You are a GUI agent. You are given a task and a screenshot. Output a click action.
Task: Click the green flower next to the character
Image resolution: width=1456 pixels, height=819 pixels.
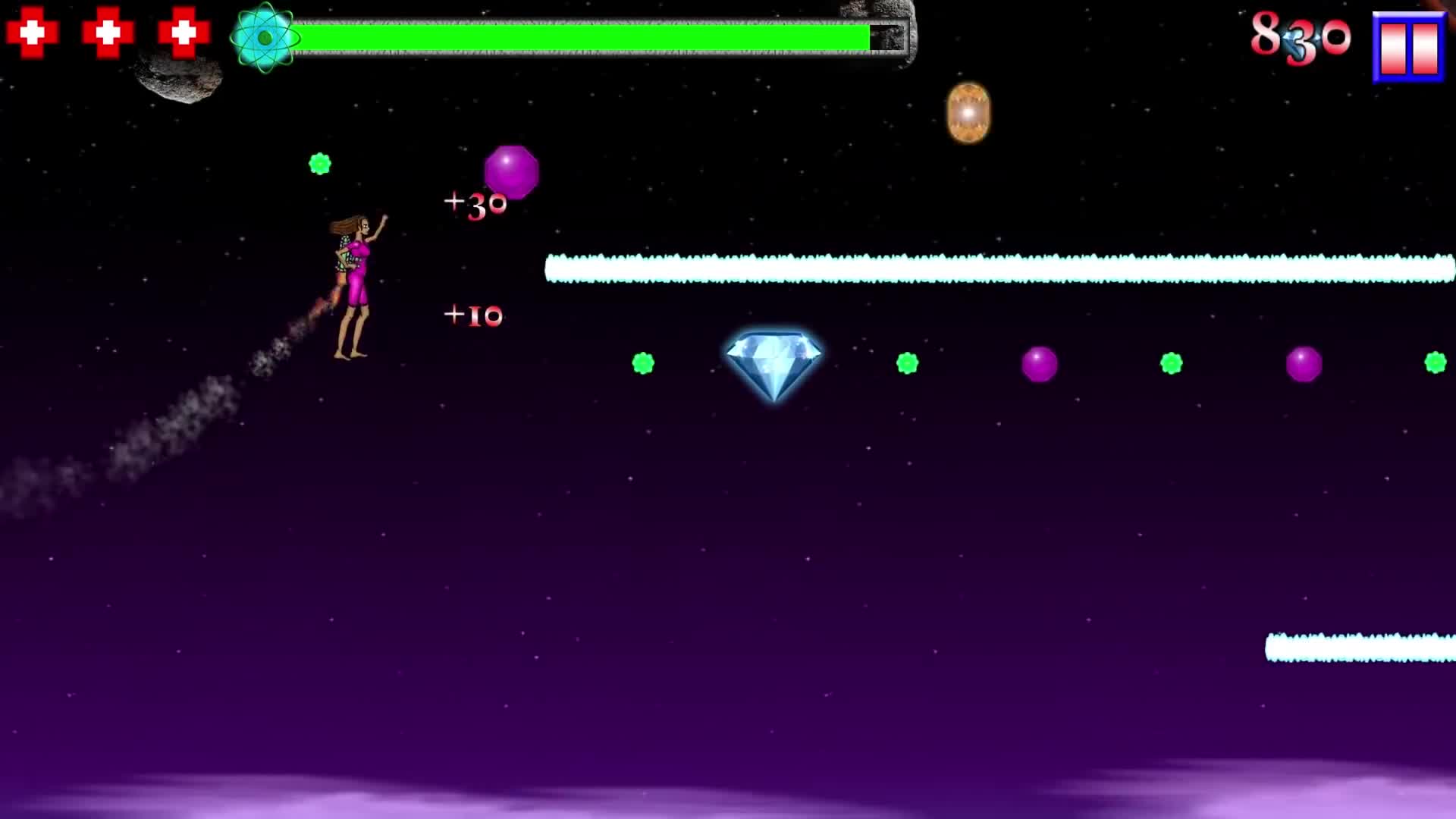point(321,162)
